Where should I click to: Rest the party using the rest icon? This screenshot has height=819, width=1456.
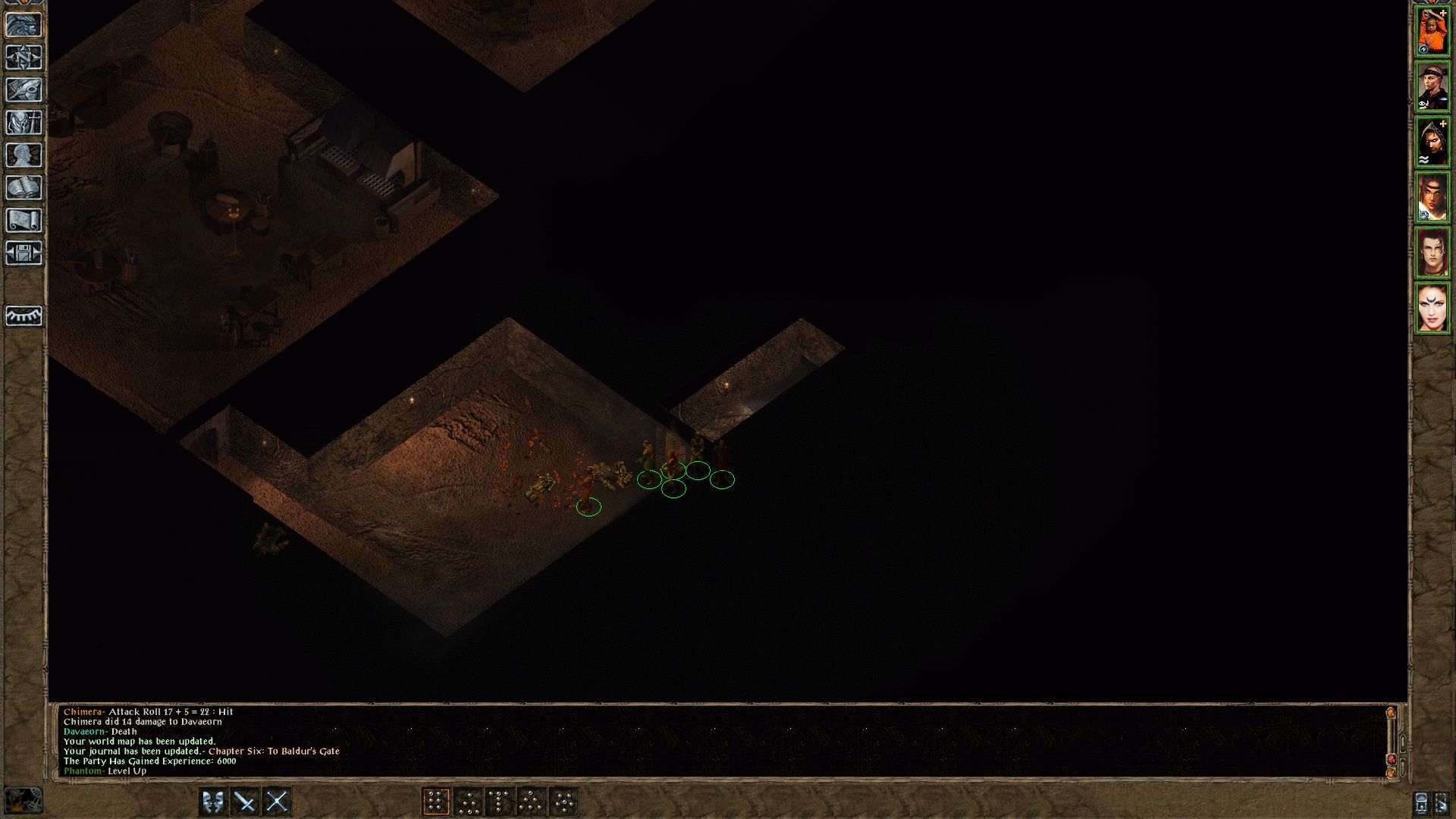point(25,317)
